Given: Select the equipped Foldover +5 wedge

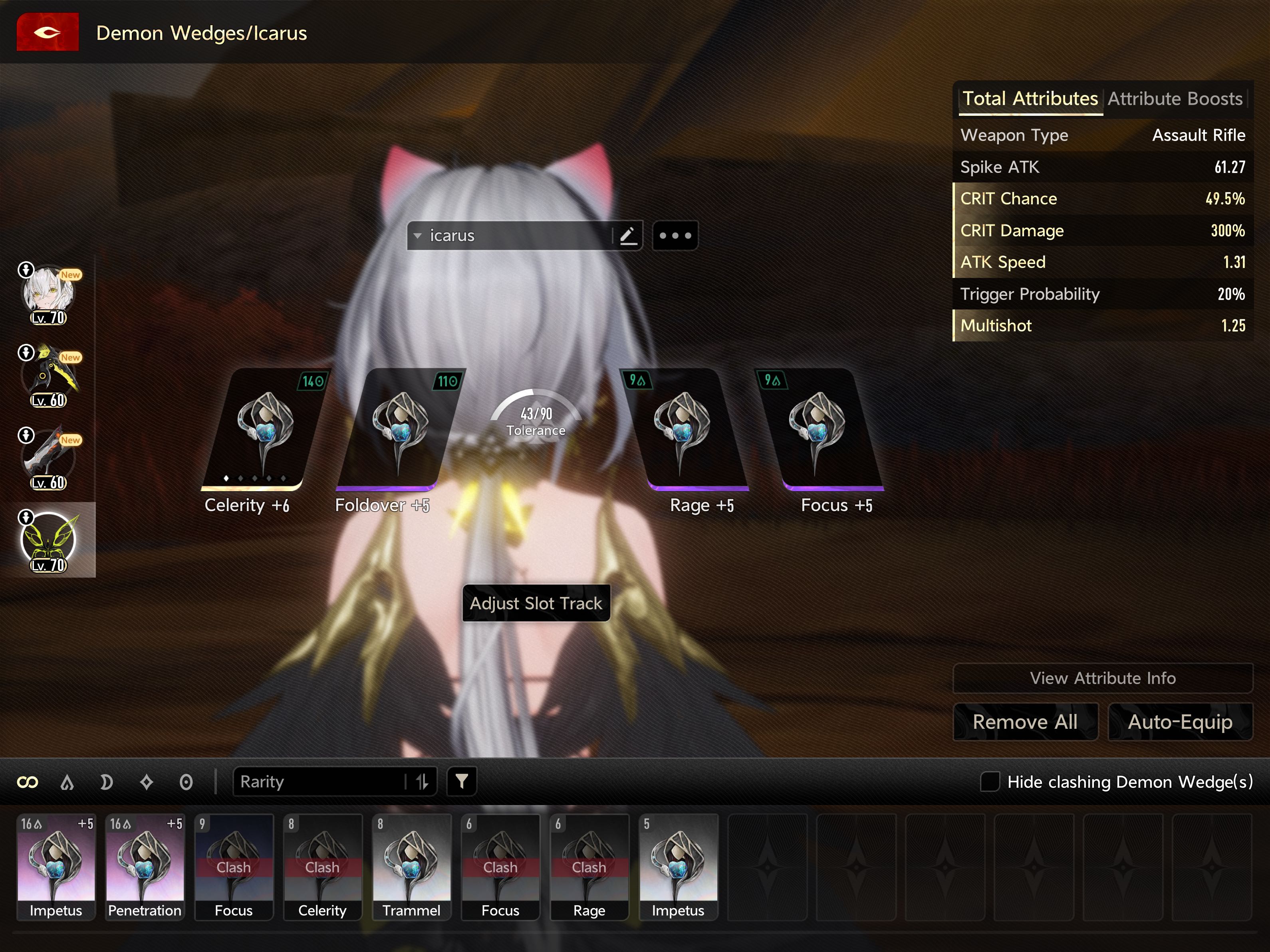Looking at the screenshot, I should [x=399, y=430].
